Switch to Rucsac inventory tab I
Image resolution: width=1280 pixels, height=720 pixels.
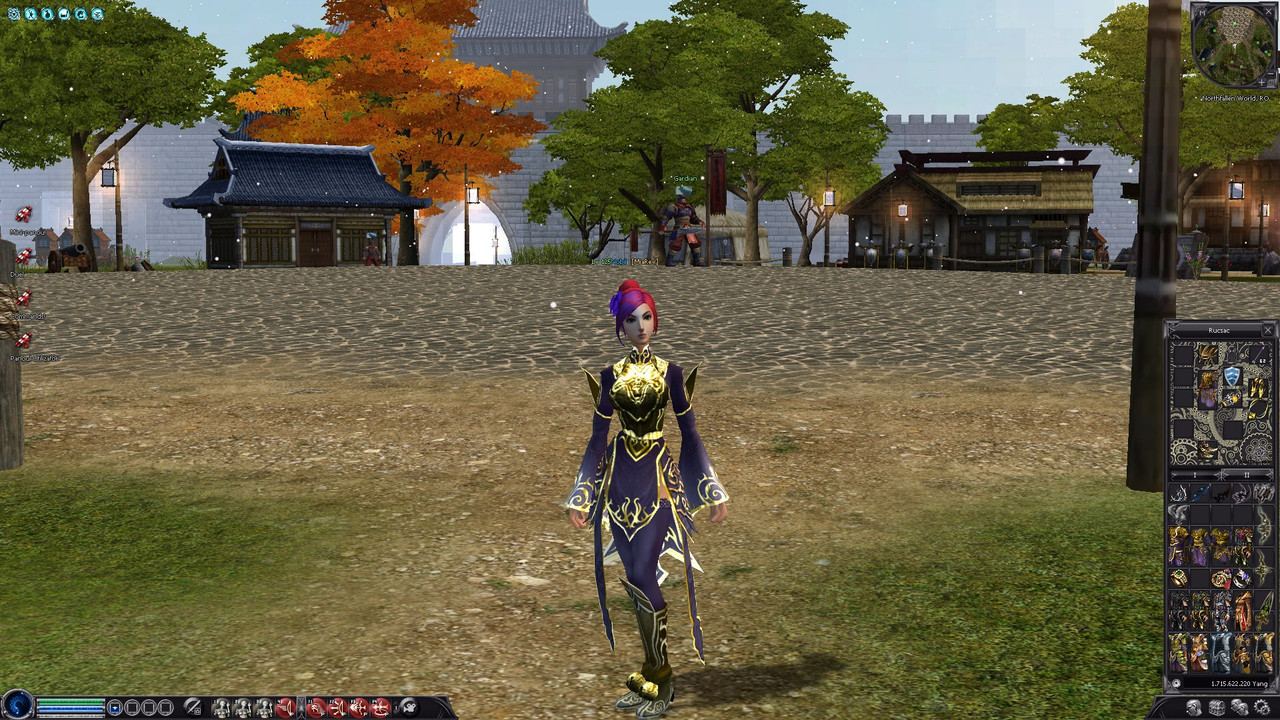(1194, 476)
